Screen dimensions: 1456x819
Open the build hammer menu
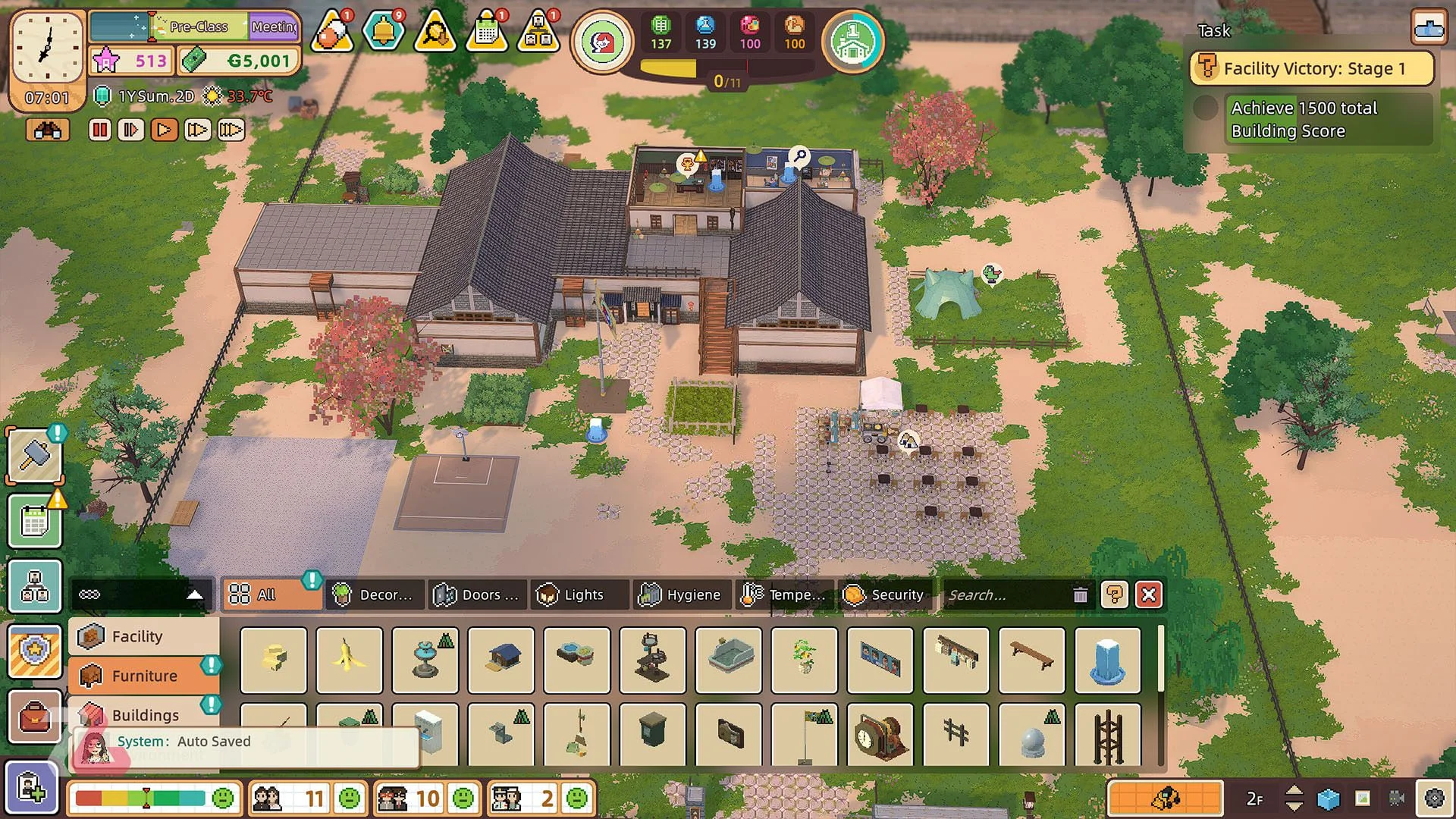(x=35, y=455)
